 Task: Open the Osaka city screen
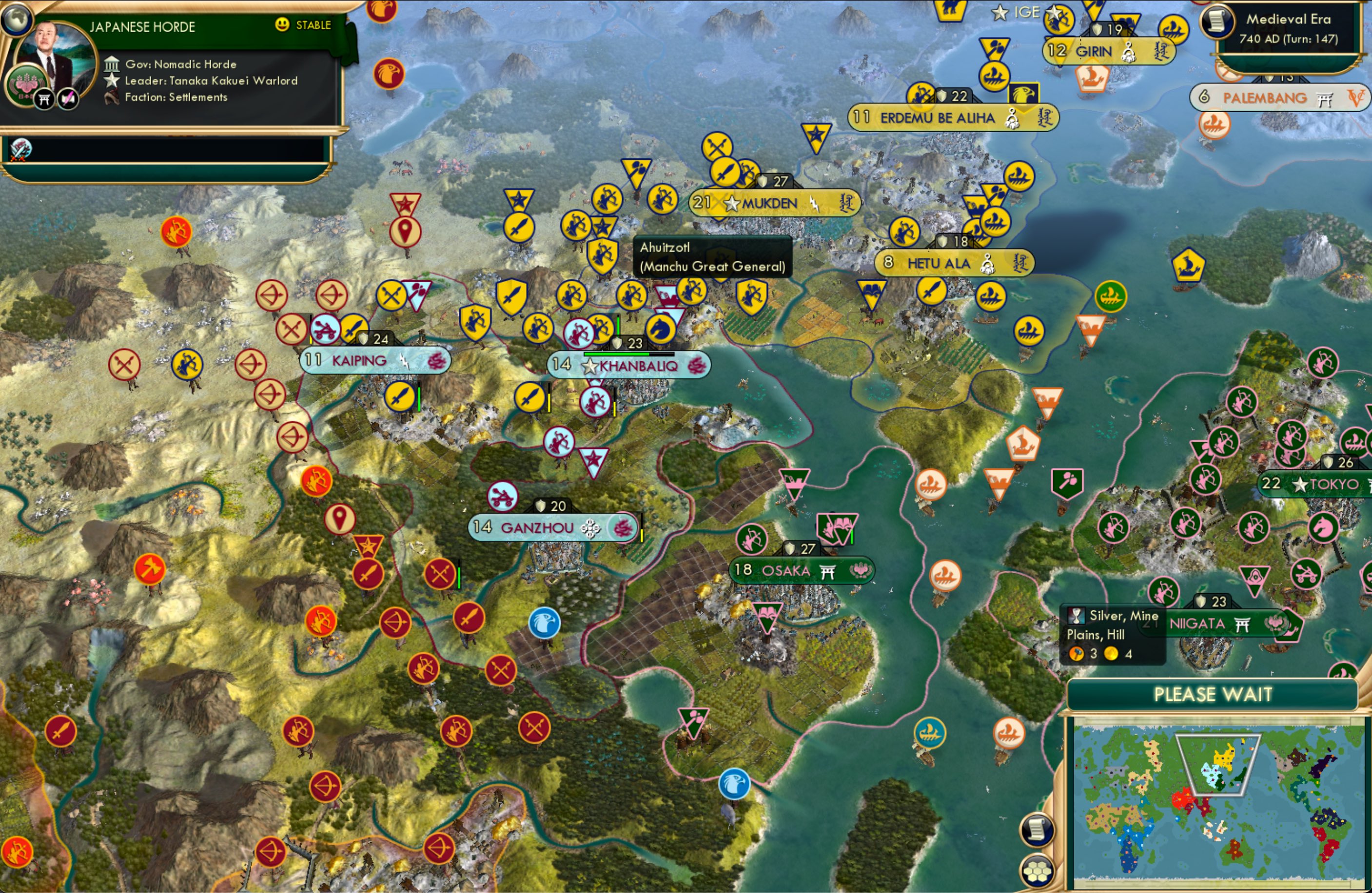pos(801,570)
